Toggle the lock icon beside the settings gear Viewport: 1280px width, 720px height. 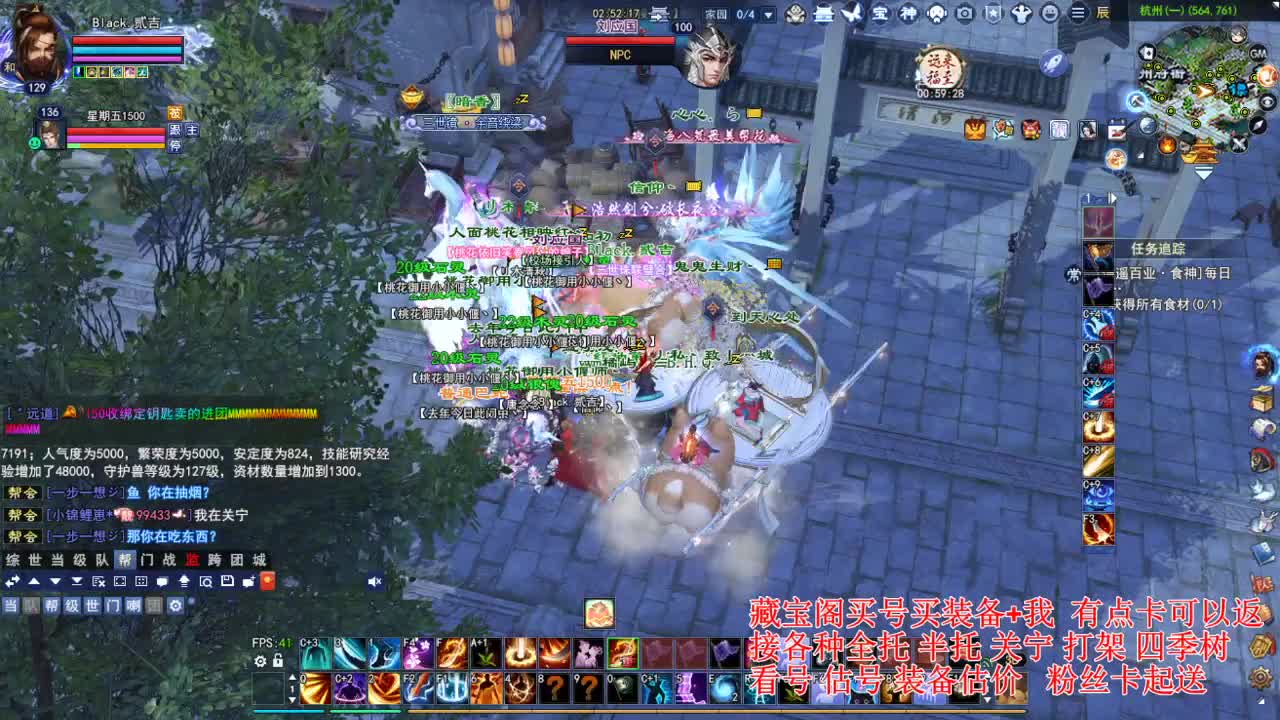coord(278,662)
